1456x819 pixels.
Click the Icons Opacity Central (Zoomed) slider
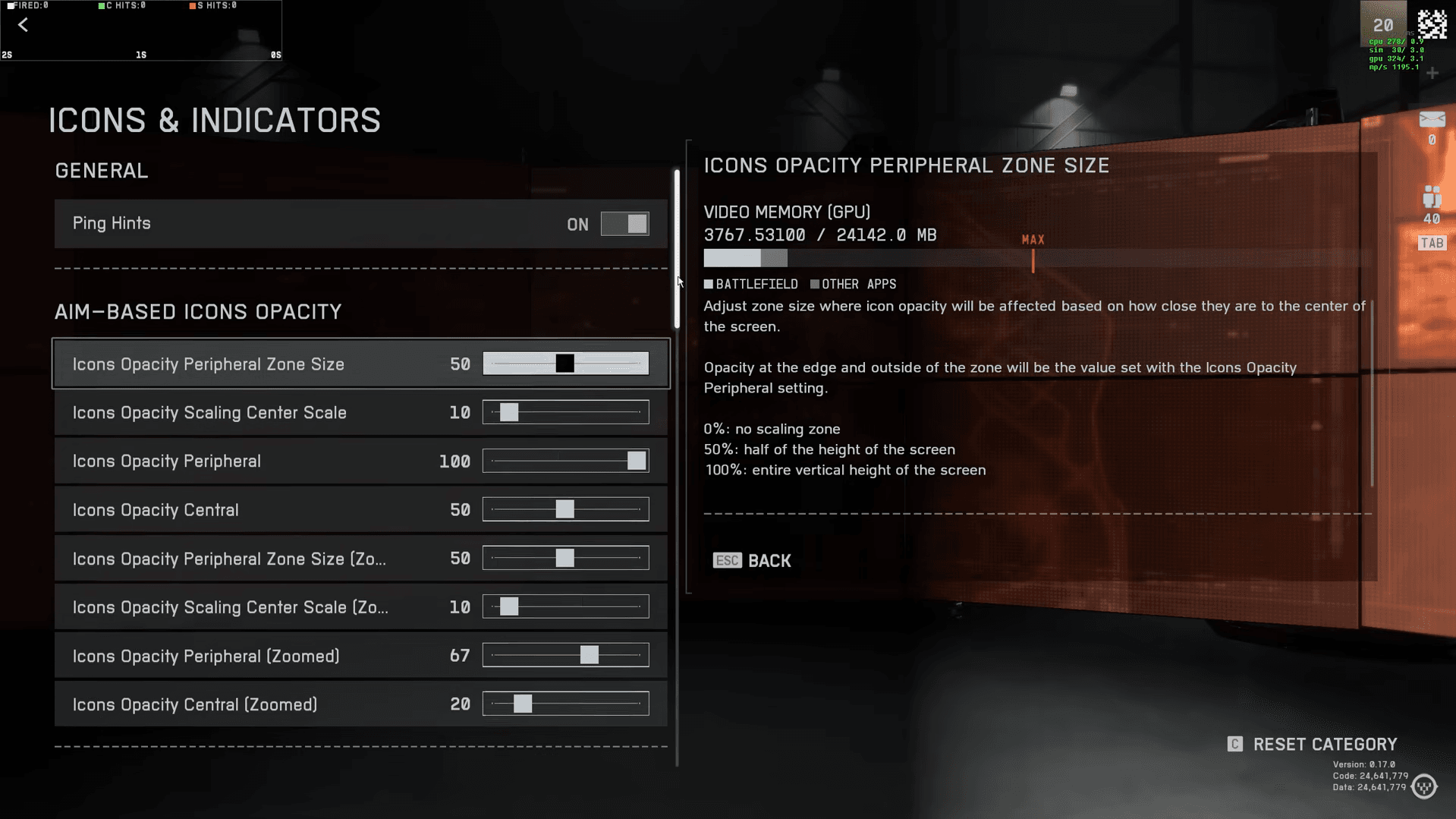point(565,704)
